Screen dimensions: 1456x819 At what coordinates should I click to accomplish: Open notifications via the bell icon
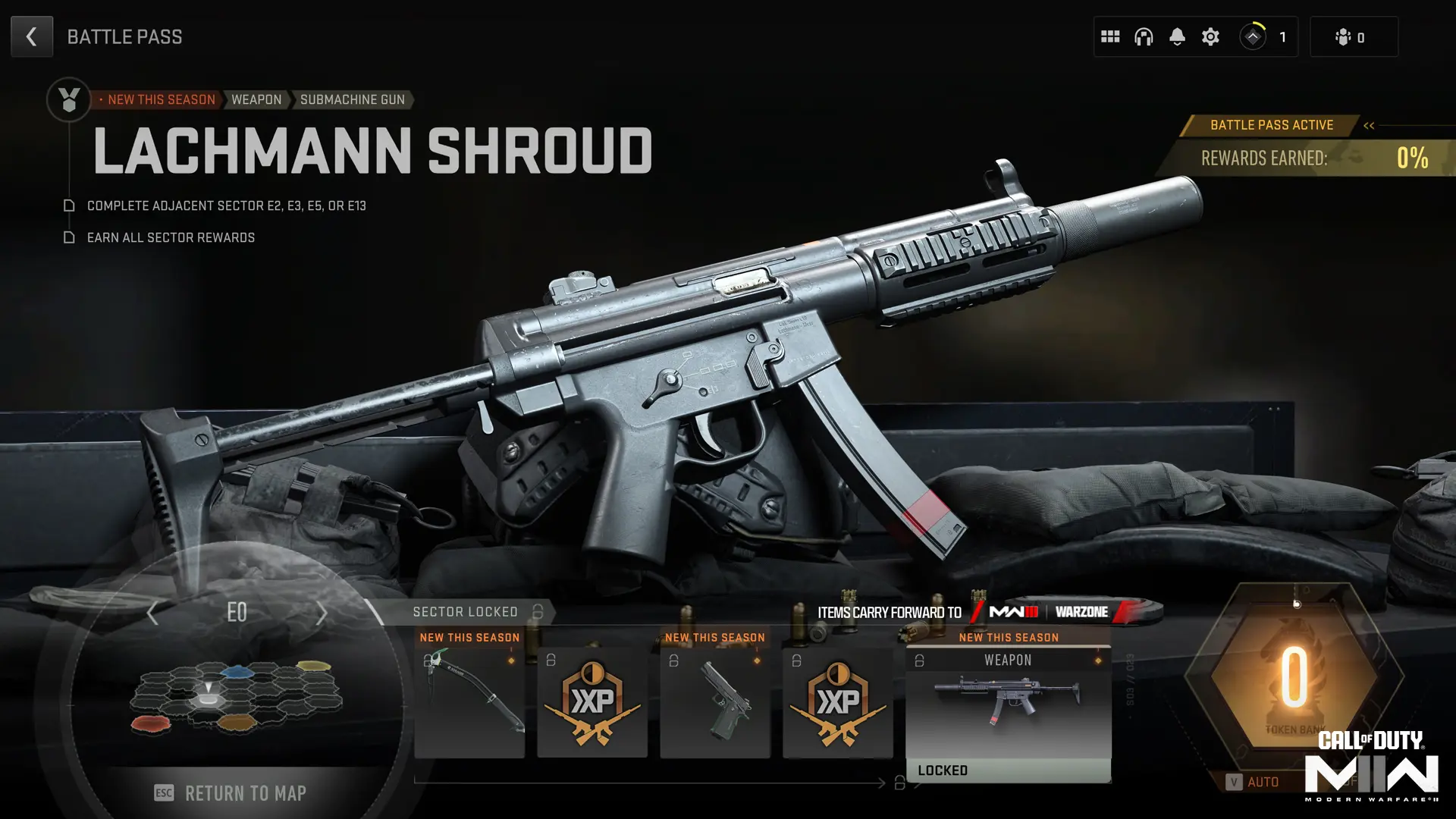click(1178, 36)
